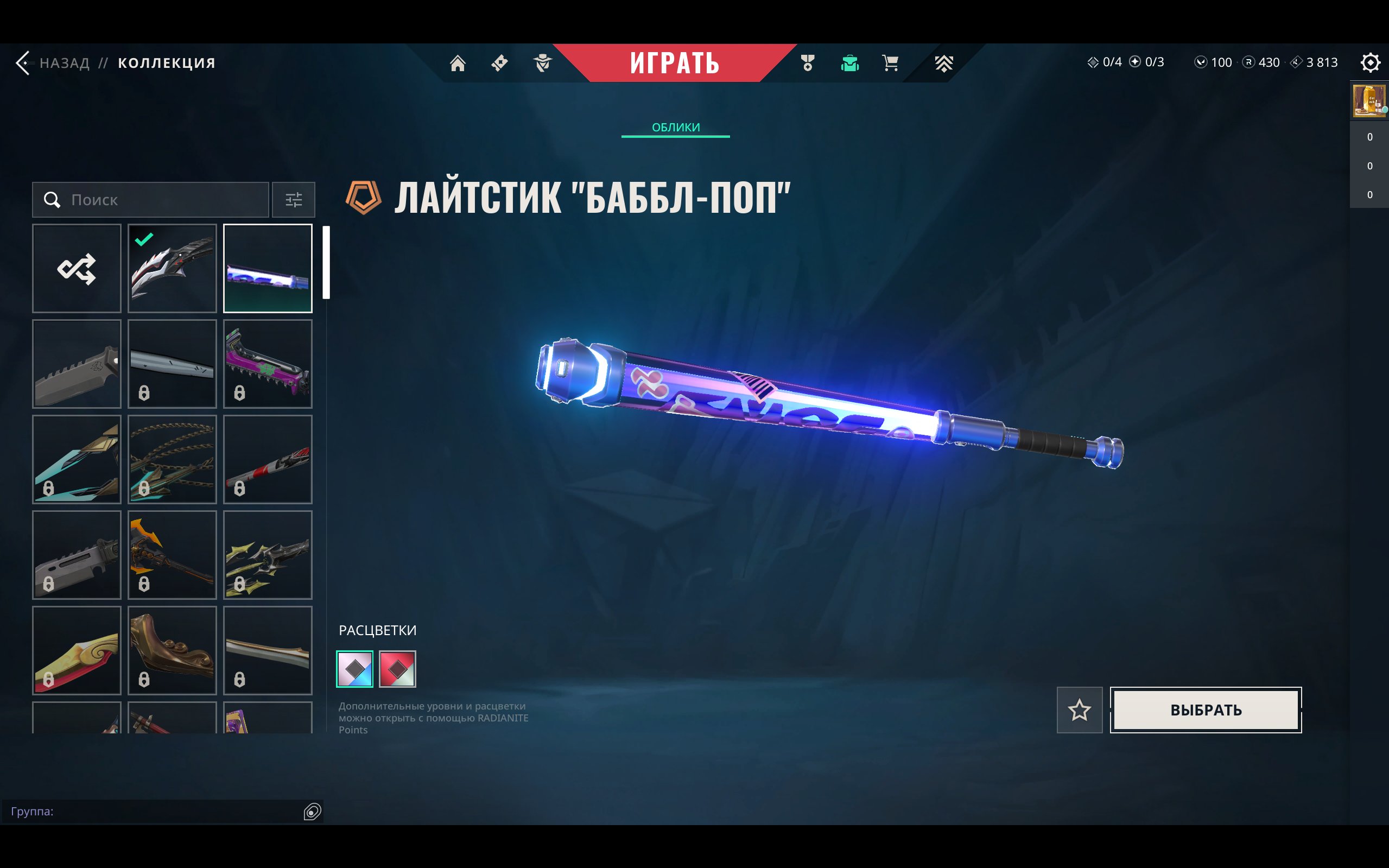Choose the purple chainsaw blade skin
The image size is (1389, 868).
pos(268,364)
